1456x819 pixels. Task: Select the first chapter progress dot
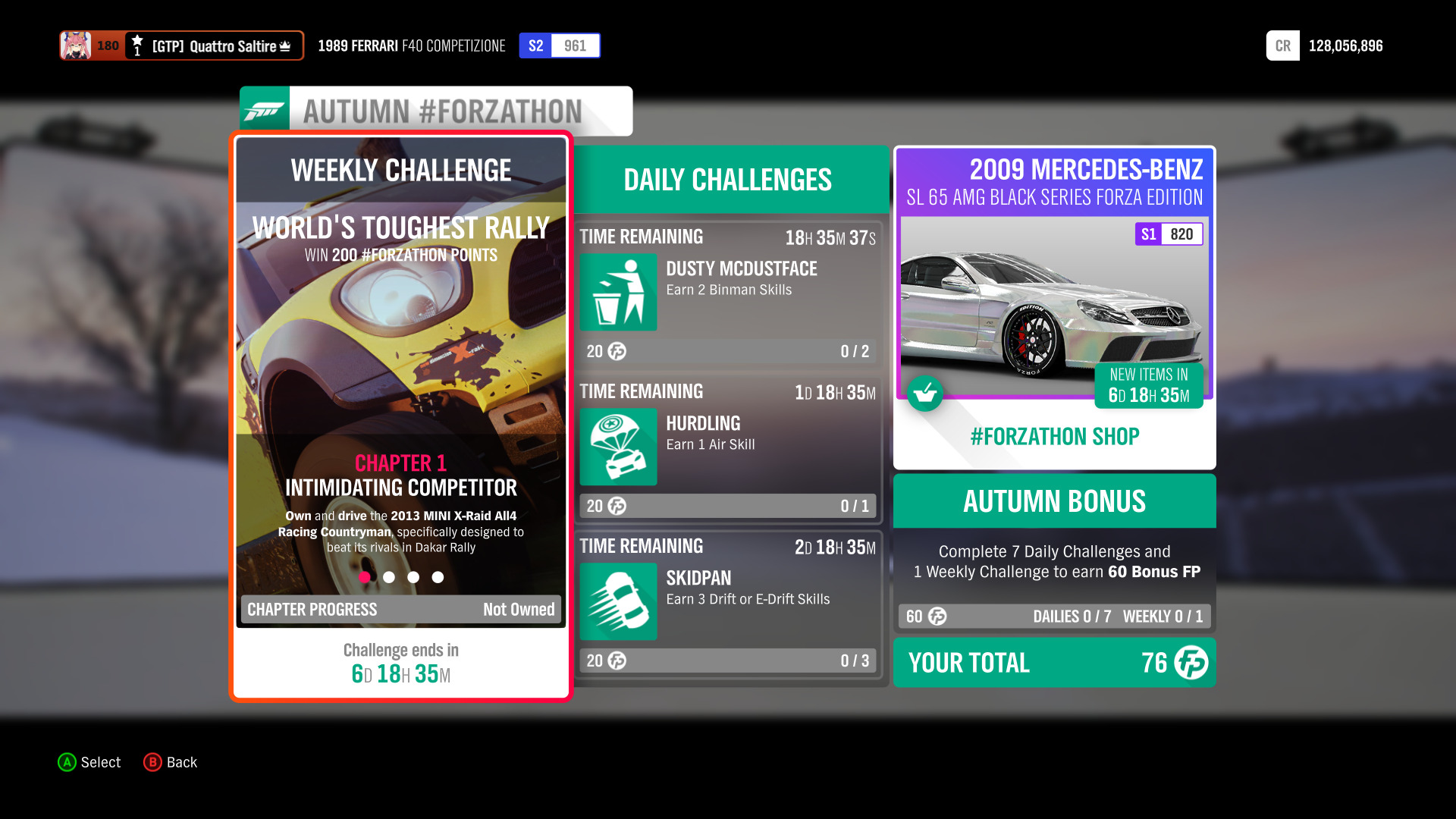(366, 577)
